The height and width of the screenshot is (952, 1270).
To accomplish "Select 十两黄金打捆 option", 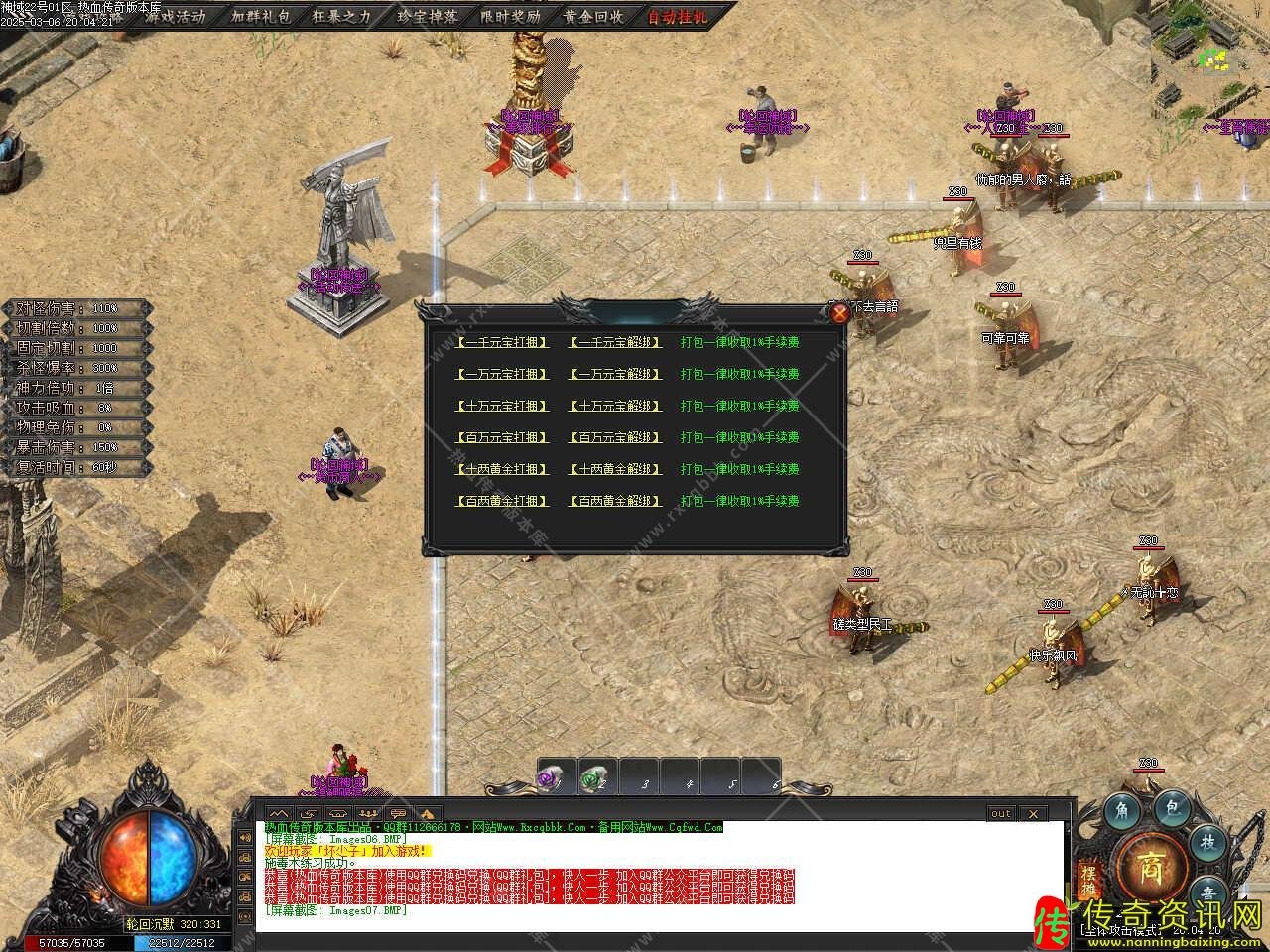I will [x=502, y=469].
